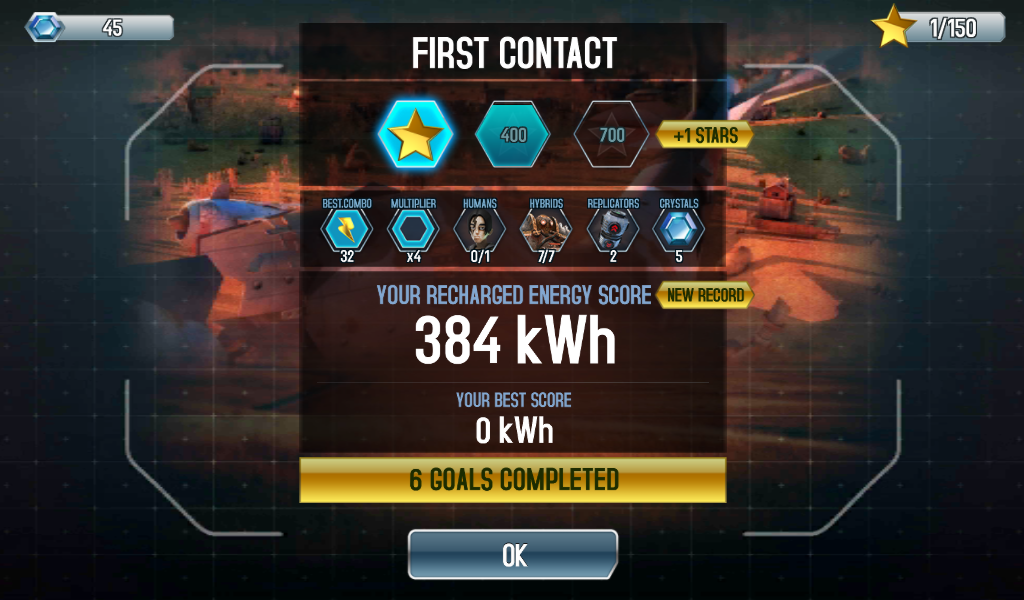Click the Replicators goal icon
This screenshot has height=600, width=1024.
(613, 230)
